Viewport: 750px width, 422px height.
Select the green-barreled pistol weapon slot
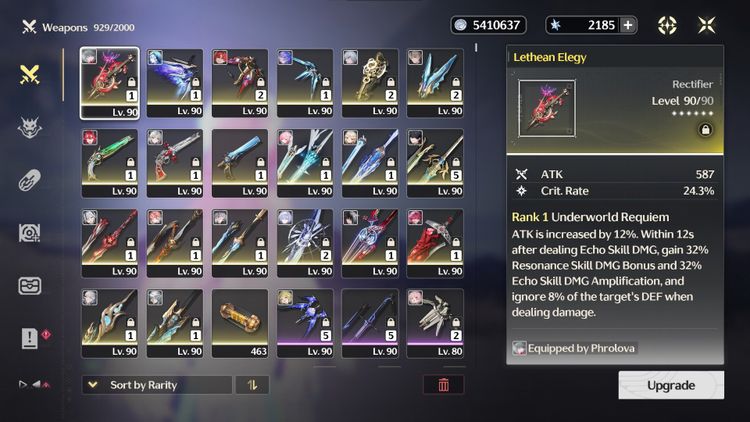click(110, 162)
